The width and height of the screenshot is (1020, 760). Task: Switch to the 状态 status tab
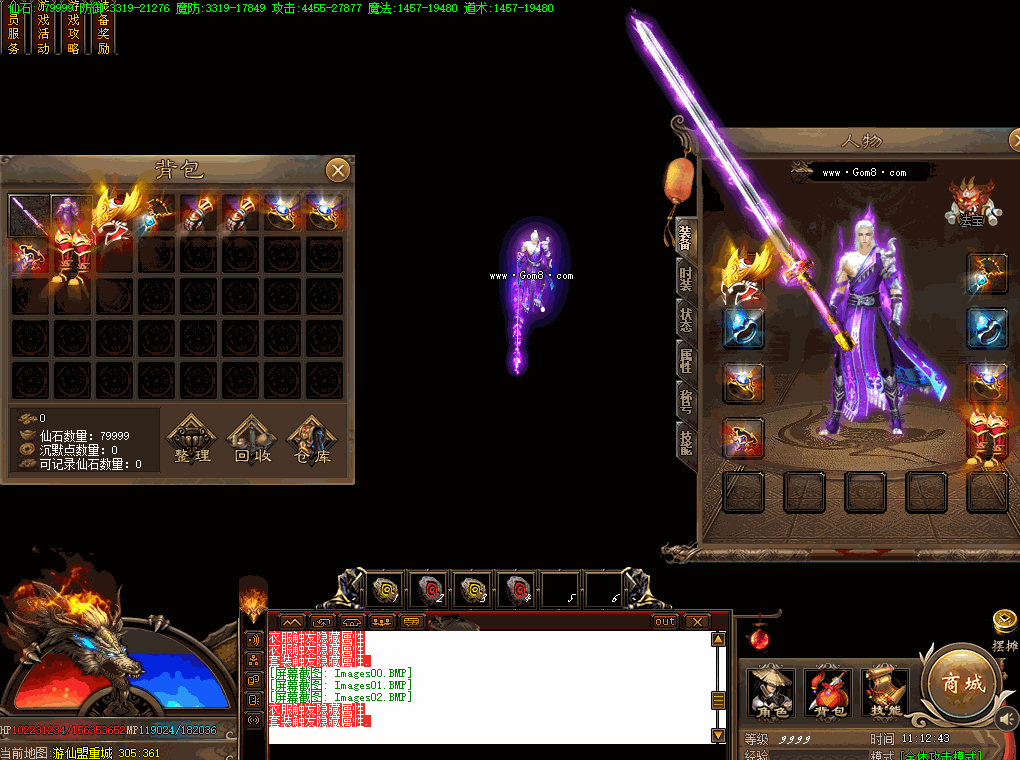(x=686, y=318)
